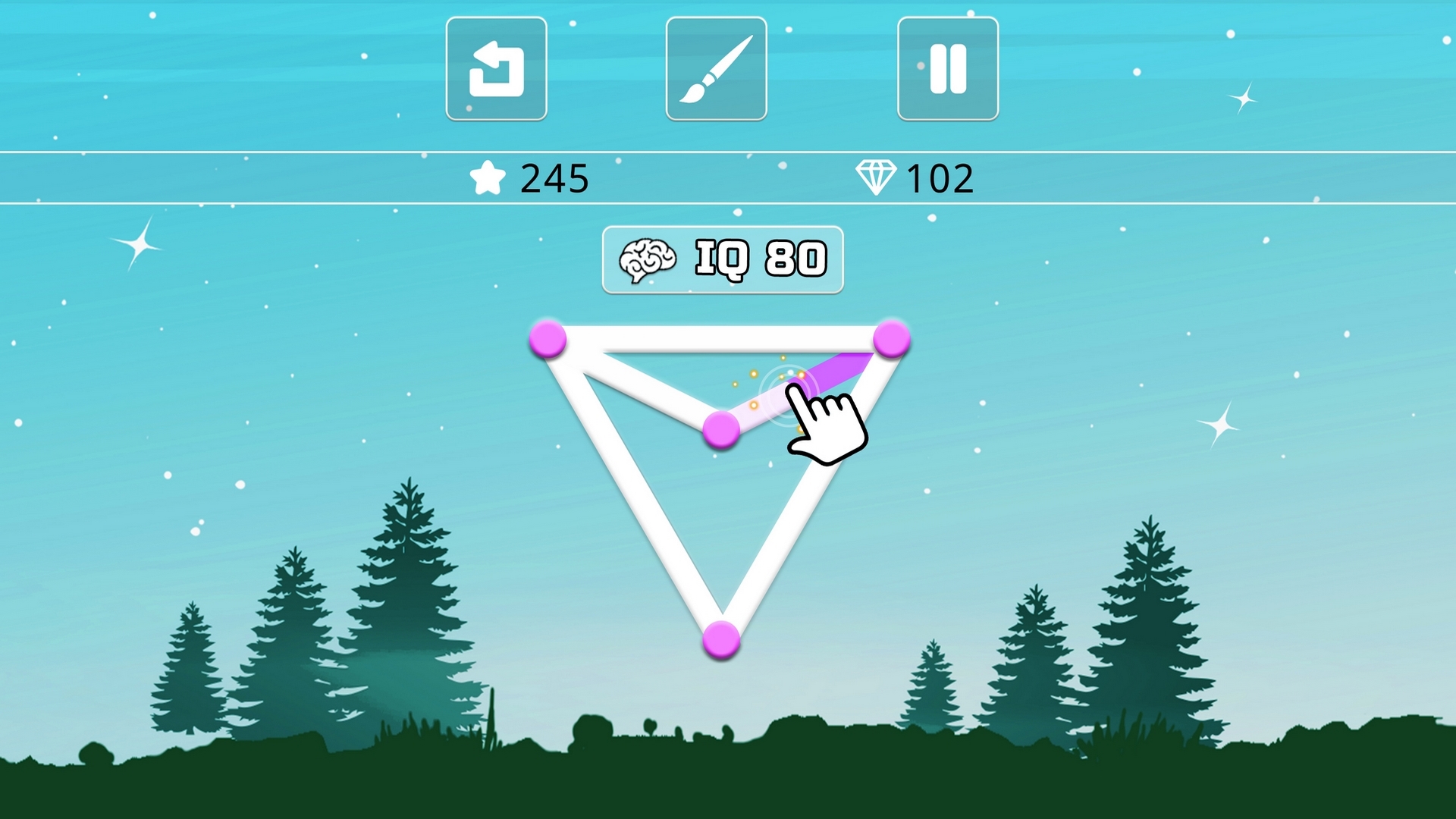
Task: Click the IQ 80 badge
Action: (x=722, y=259)
